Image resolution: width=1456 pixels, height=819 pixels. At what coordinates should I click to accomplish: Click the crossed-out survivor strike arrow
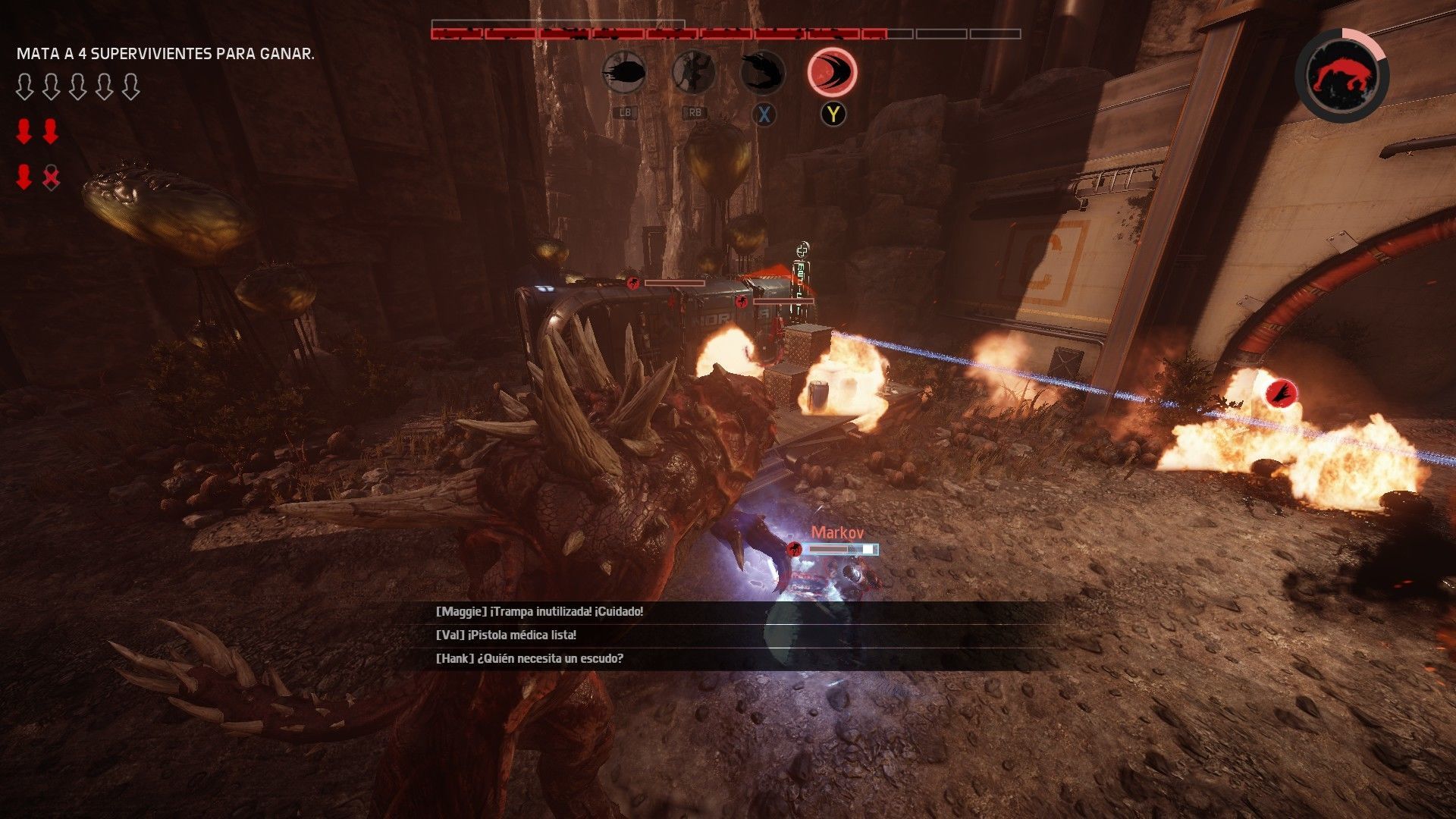pos(51,177)
